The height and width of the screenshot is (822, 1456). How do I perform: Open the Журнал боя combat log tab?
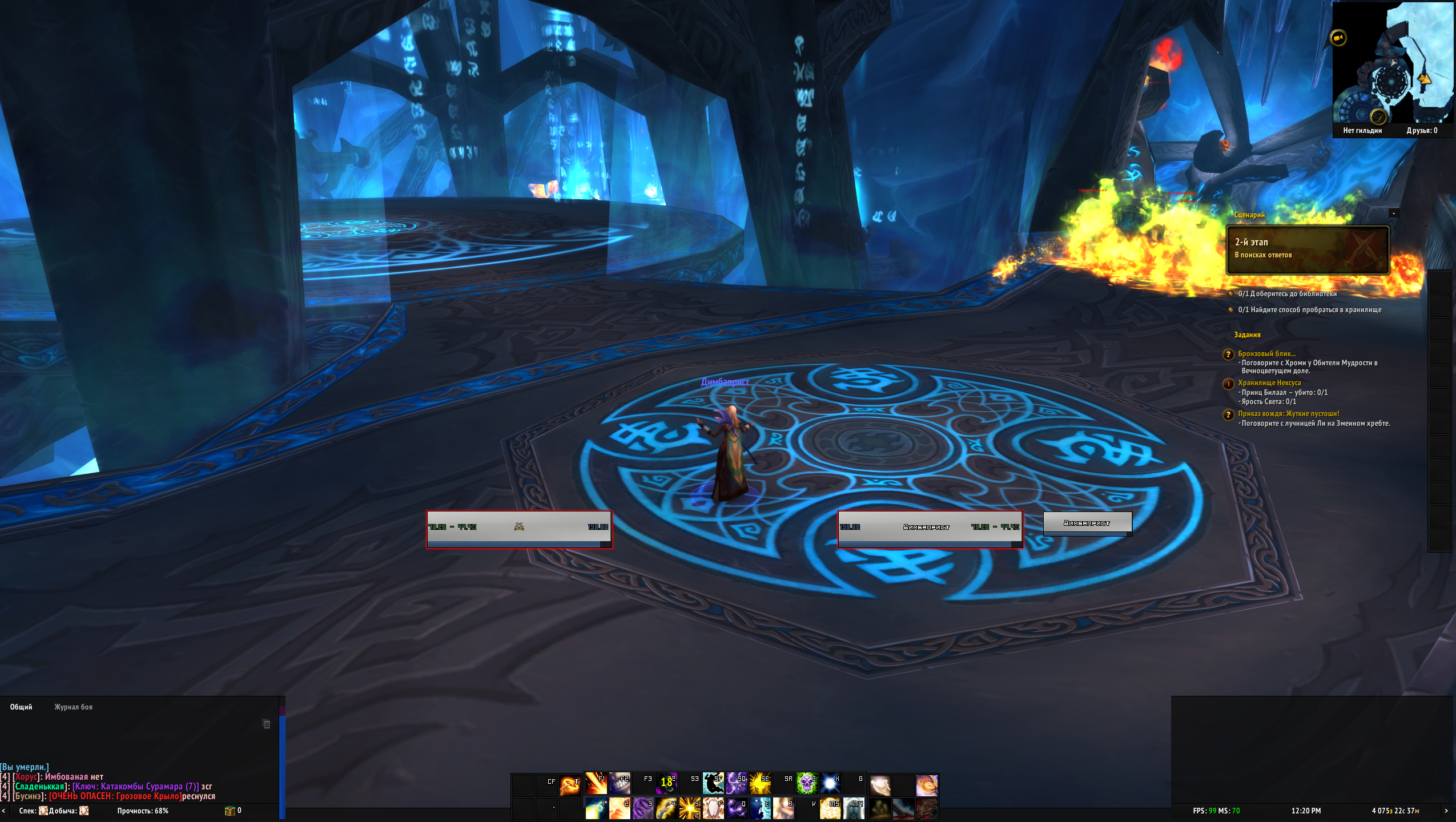(x=73, y=707)
